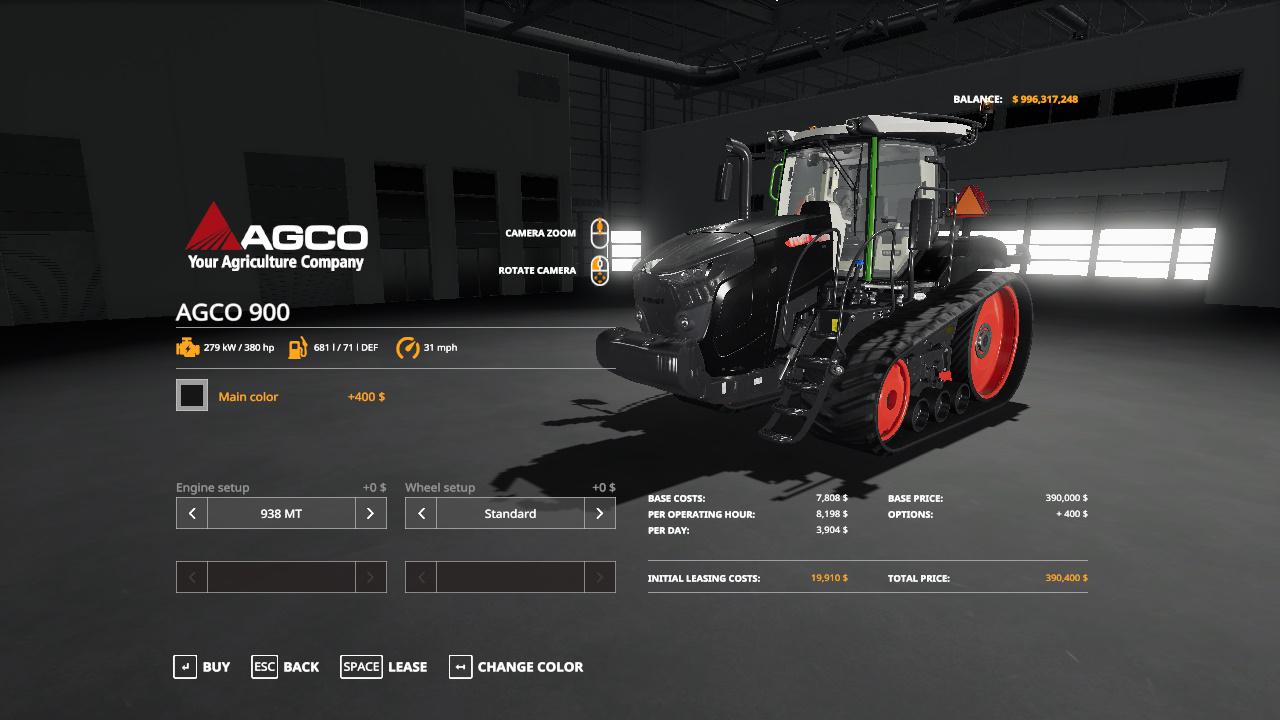Go back from the shop configuration

click(x=286, y=667)
